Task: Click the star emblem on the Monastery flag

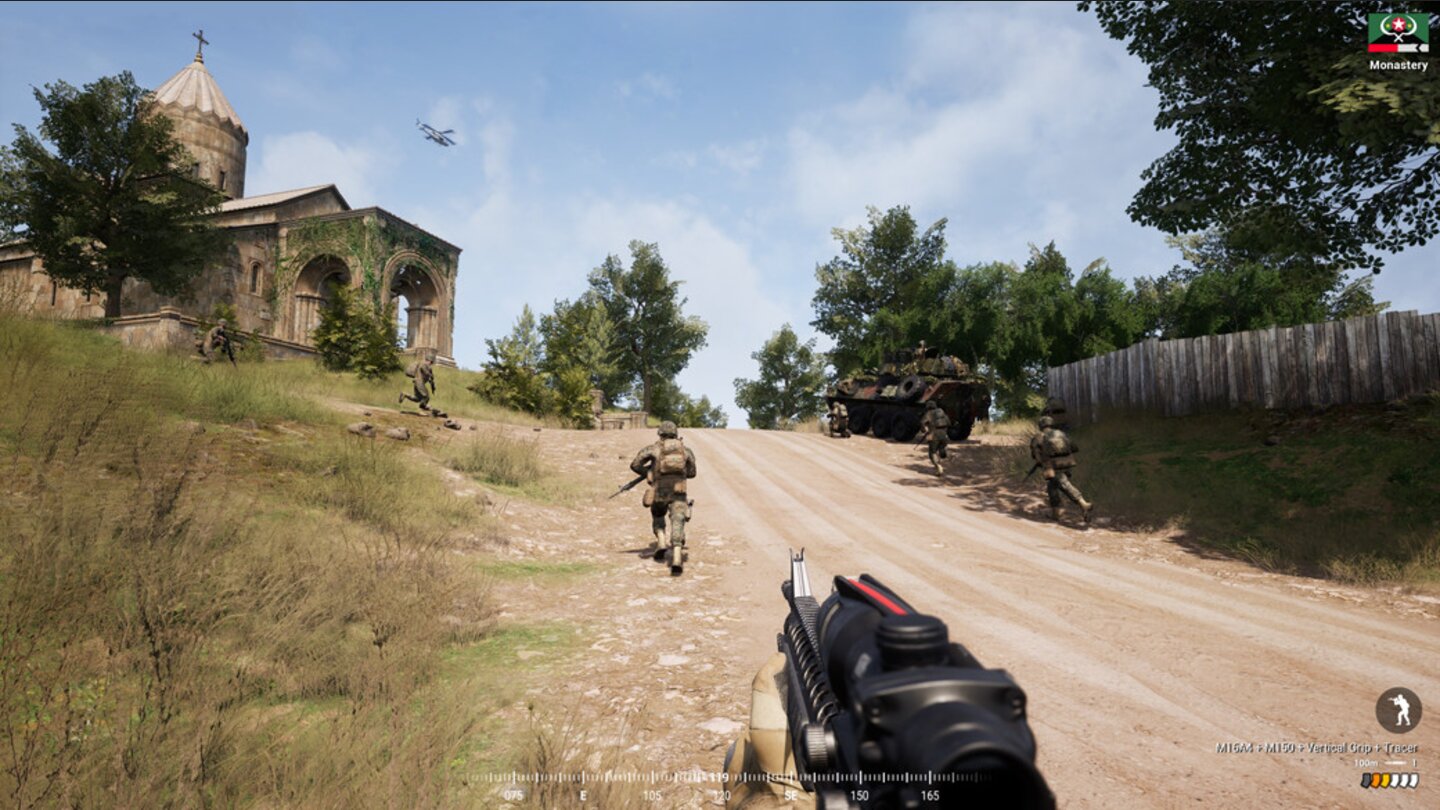Action: tap(1398, 23)
